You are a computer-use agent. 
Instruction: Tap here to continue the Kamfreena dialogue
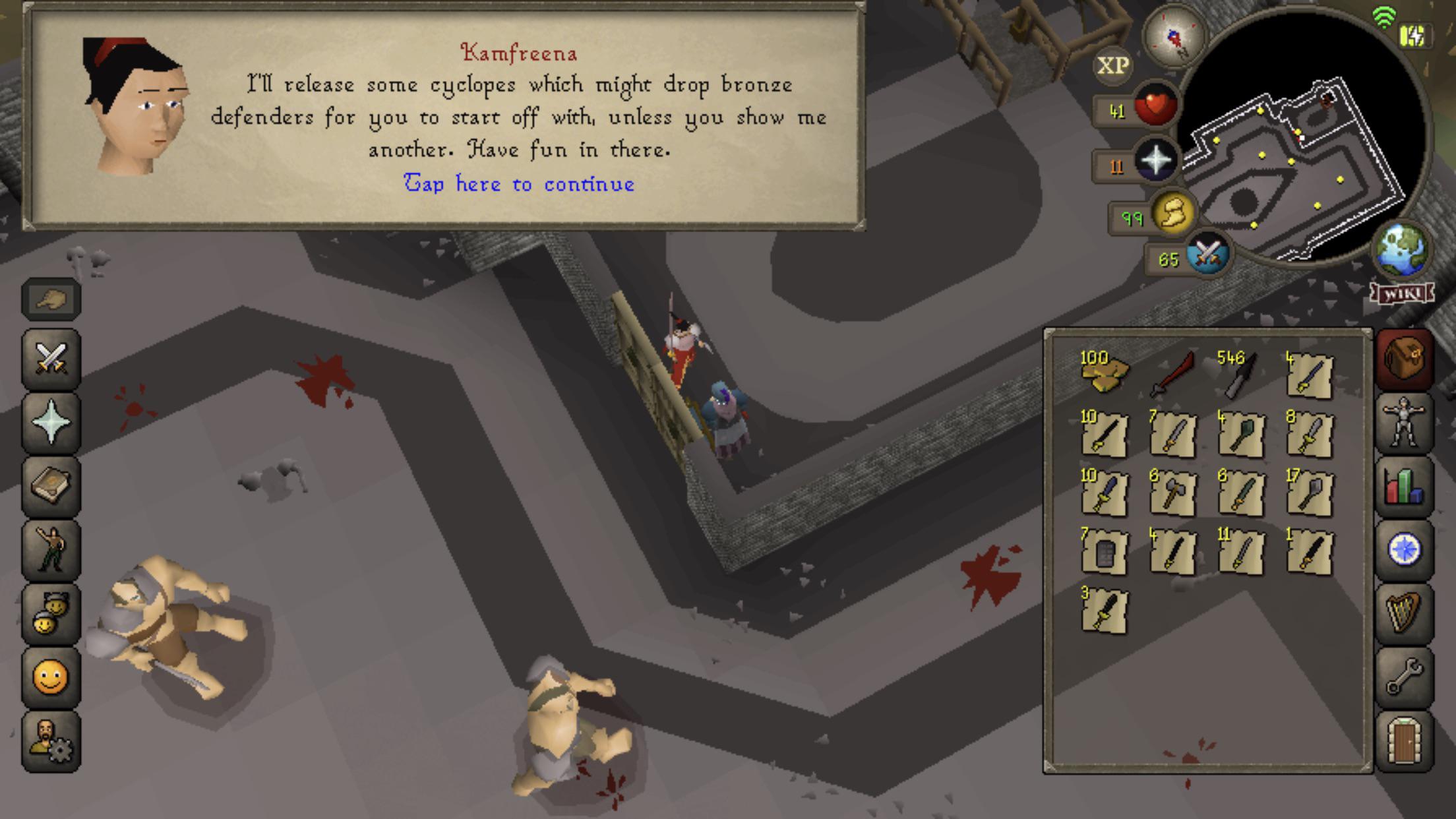click(520, 185)
